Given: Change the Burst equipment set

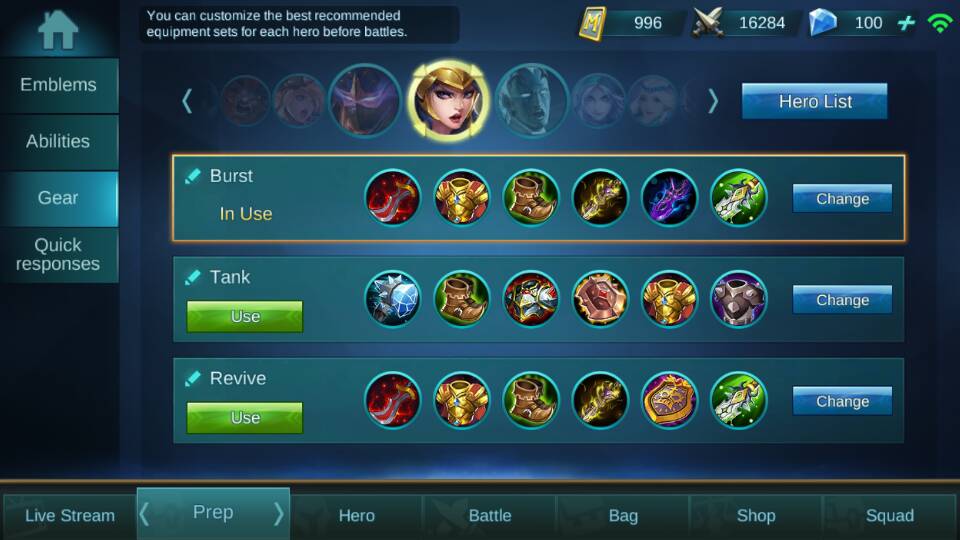Looking at the screenshot, I should tap(842, 198).
